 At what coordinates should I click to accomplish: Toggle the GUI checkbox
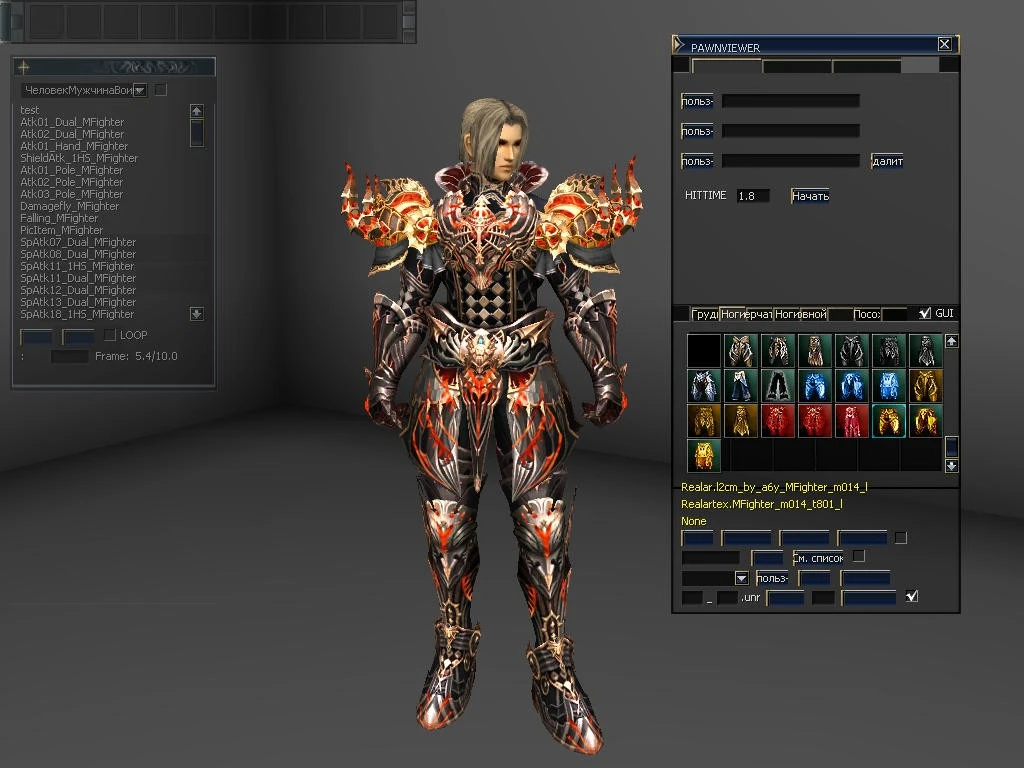click(x=925, y=314)
